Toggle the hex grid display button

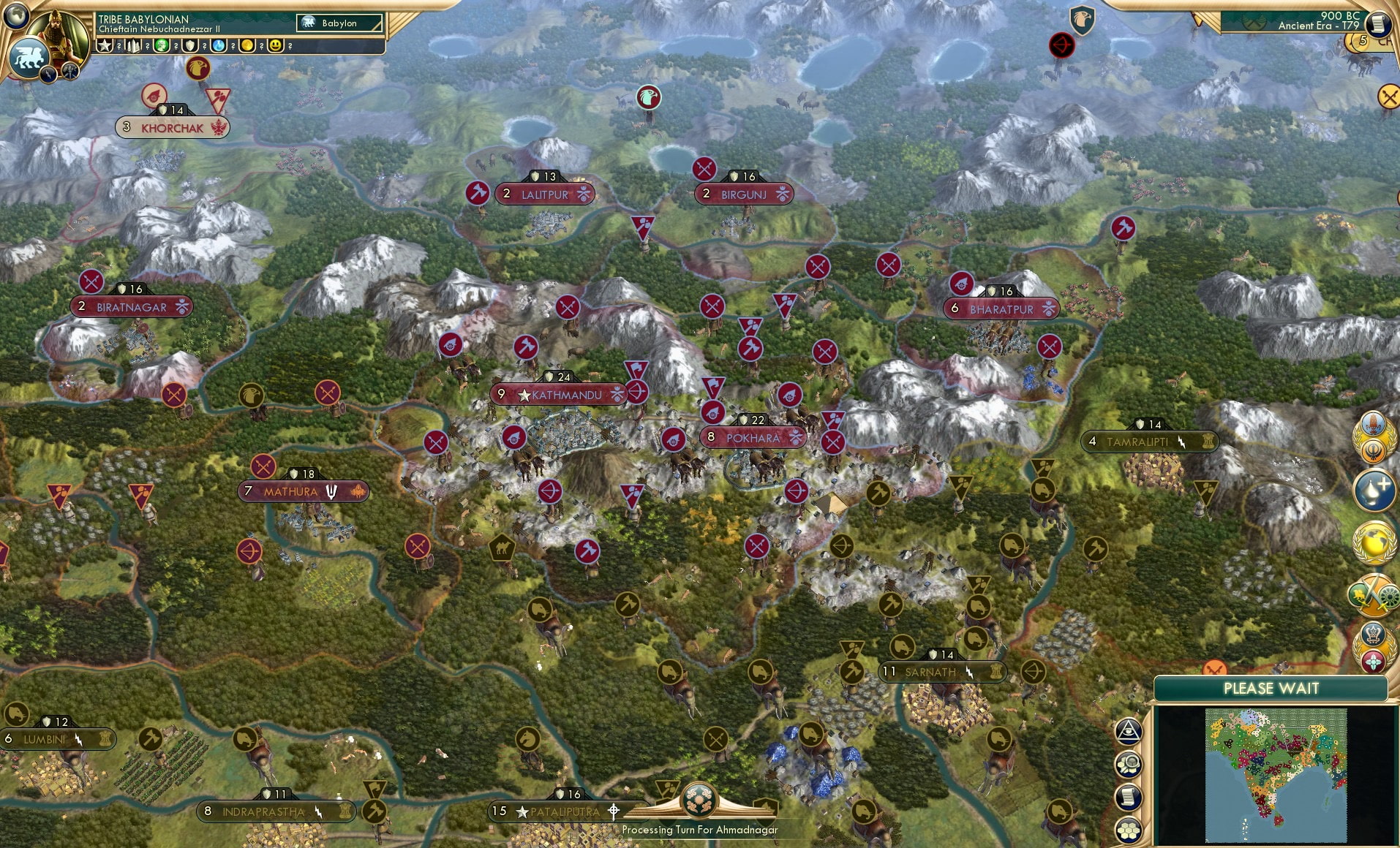1129,829
